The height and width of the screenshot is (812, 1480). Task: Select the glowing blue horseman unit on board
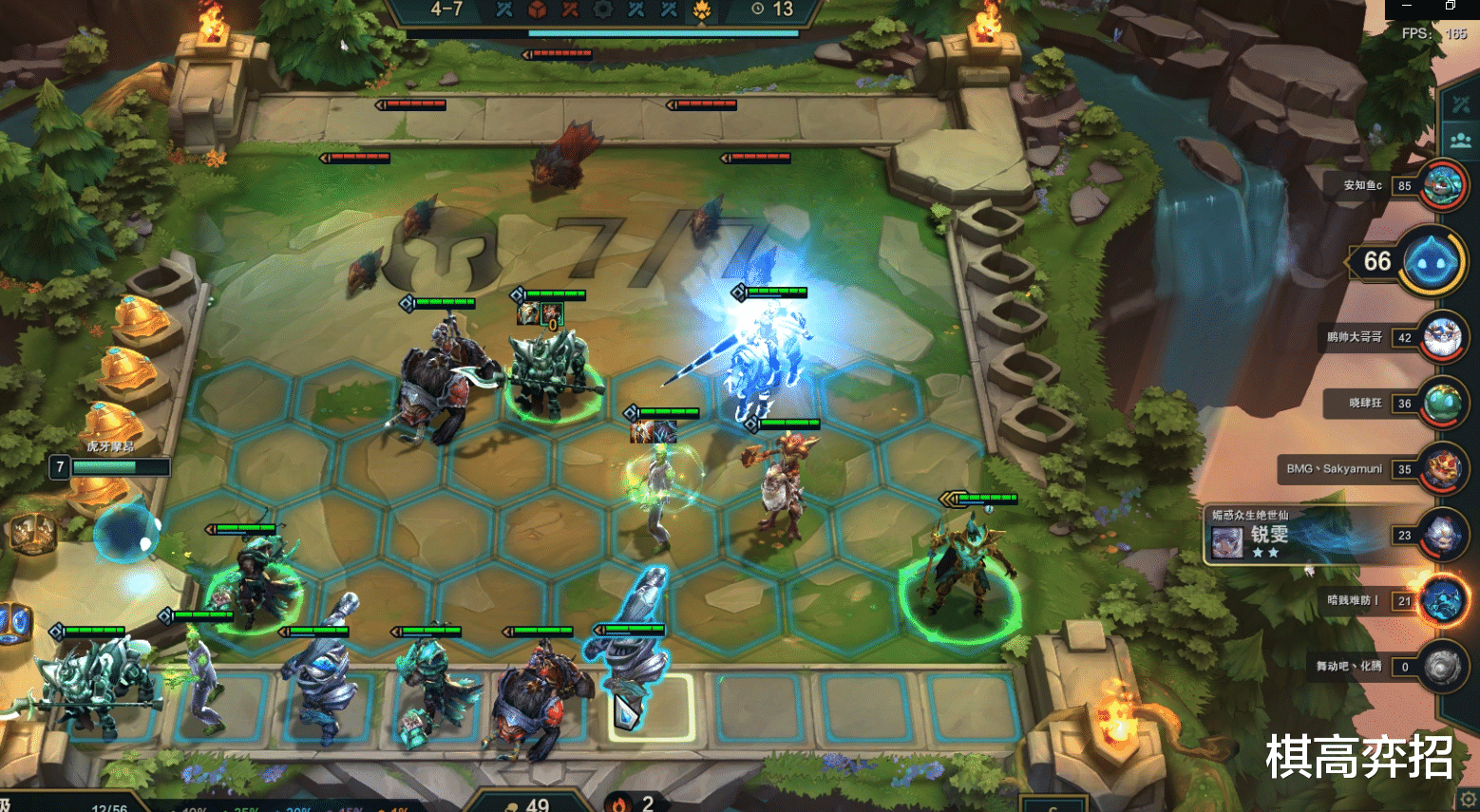pyautogui.click(x=760, y=361)
